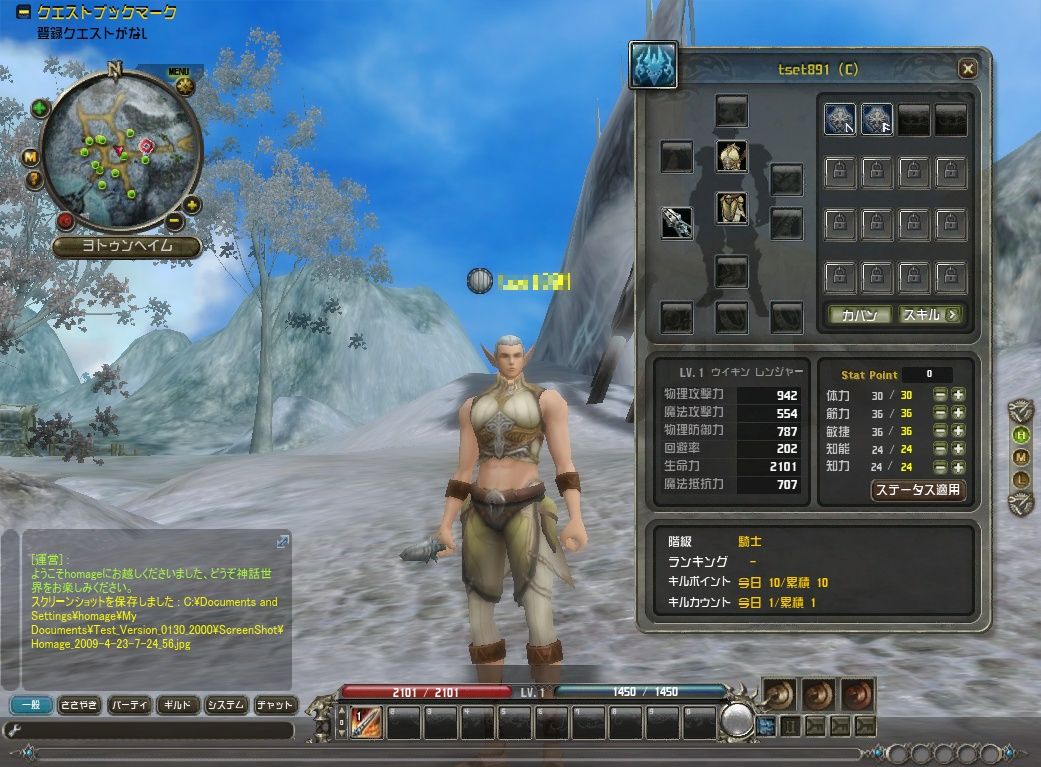Decrease 筋力 with its minus button
The width and height of the screenshot is (1041, 767).
coord(940,413)
